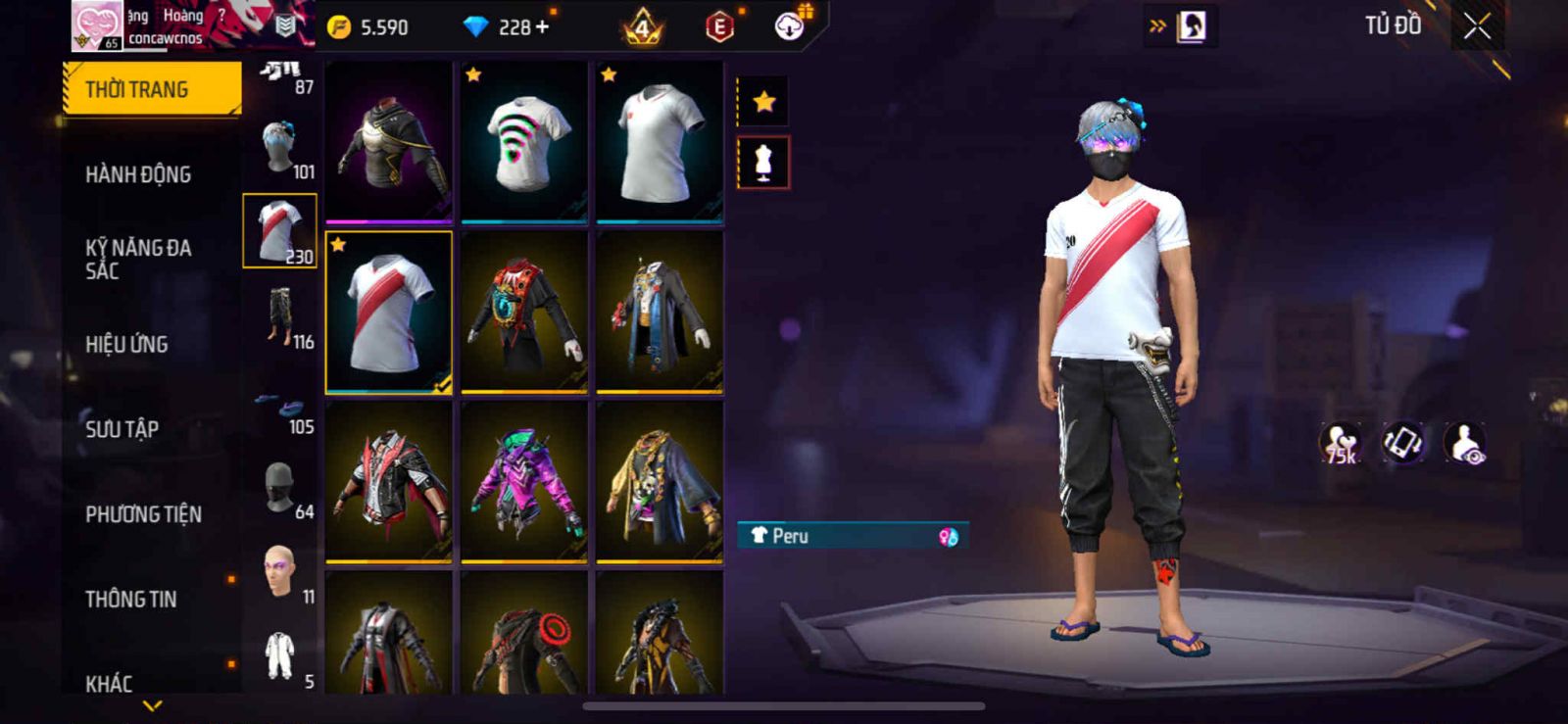Choose the Peru striped shirt tile
1568x724 pixels.
389,312
